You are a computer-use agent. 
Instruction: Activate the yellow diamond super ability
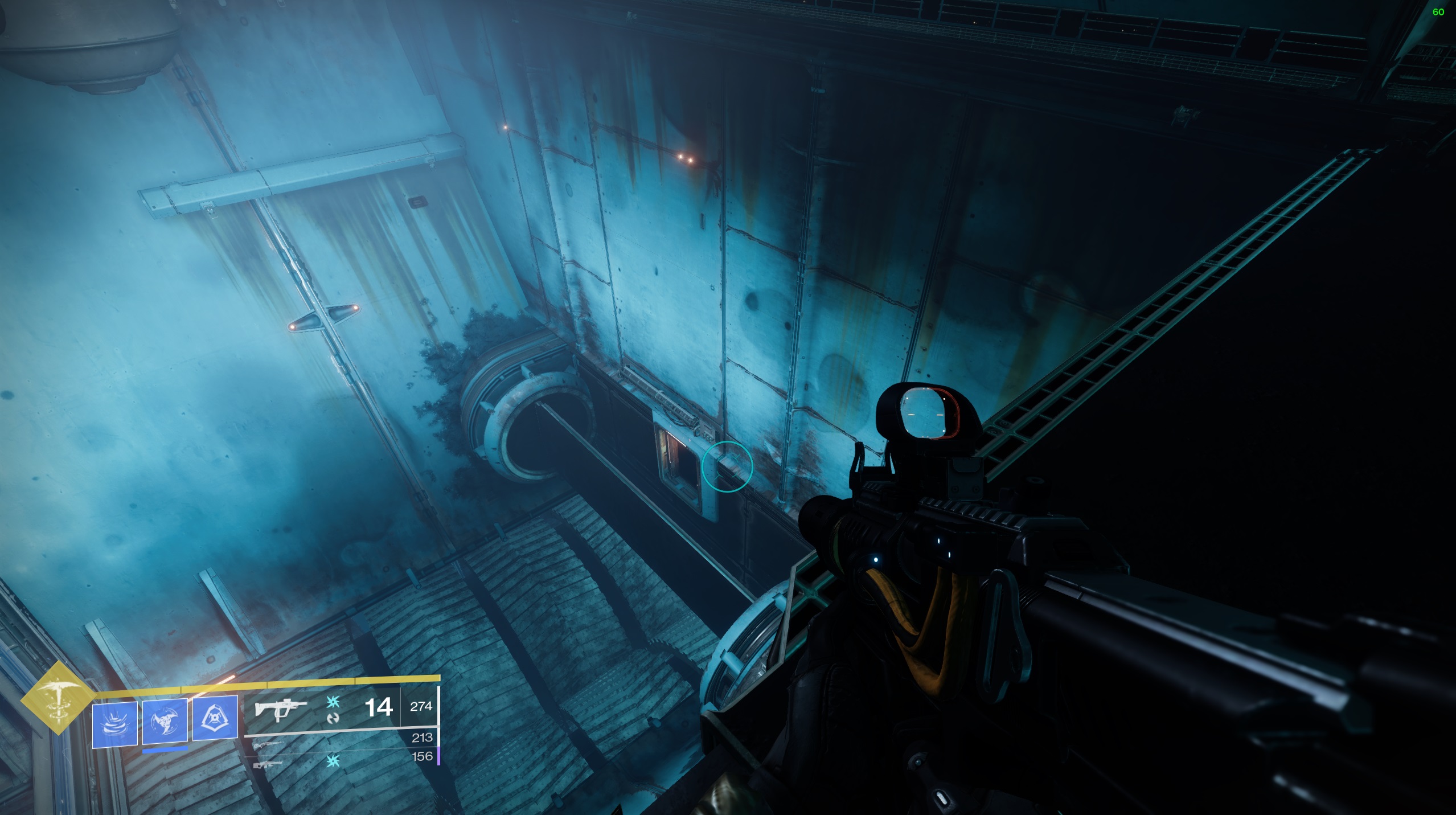point(57,698)
